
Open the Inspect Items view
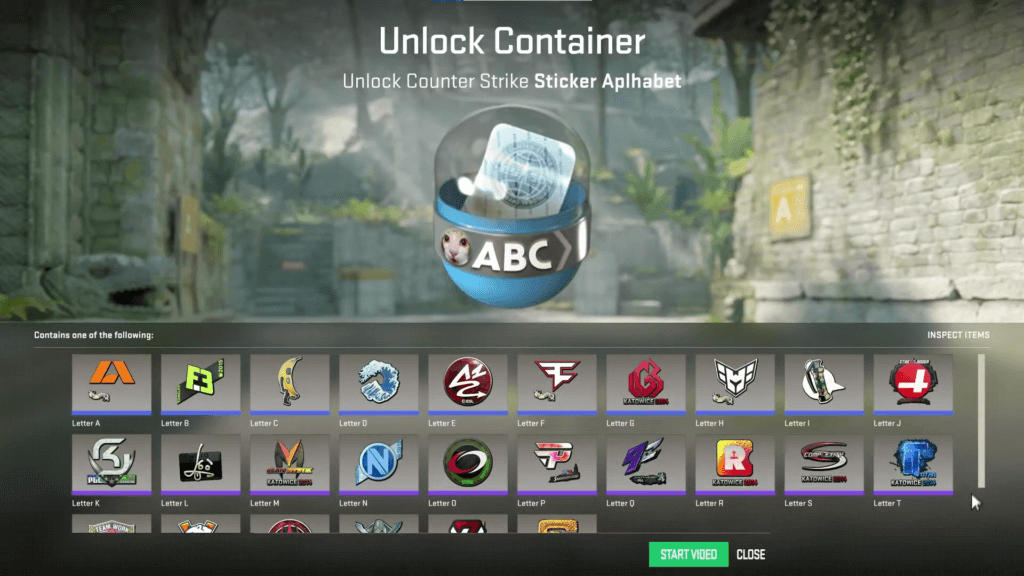click(958, 335)
